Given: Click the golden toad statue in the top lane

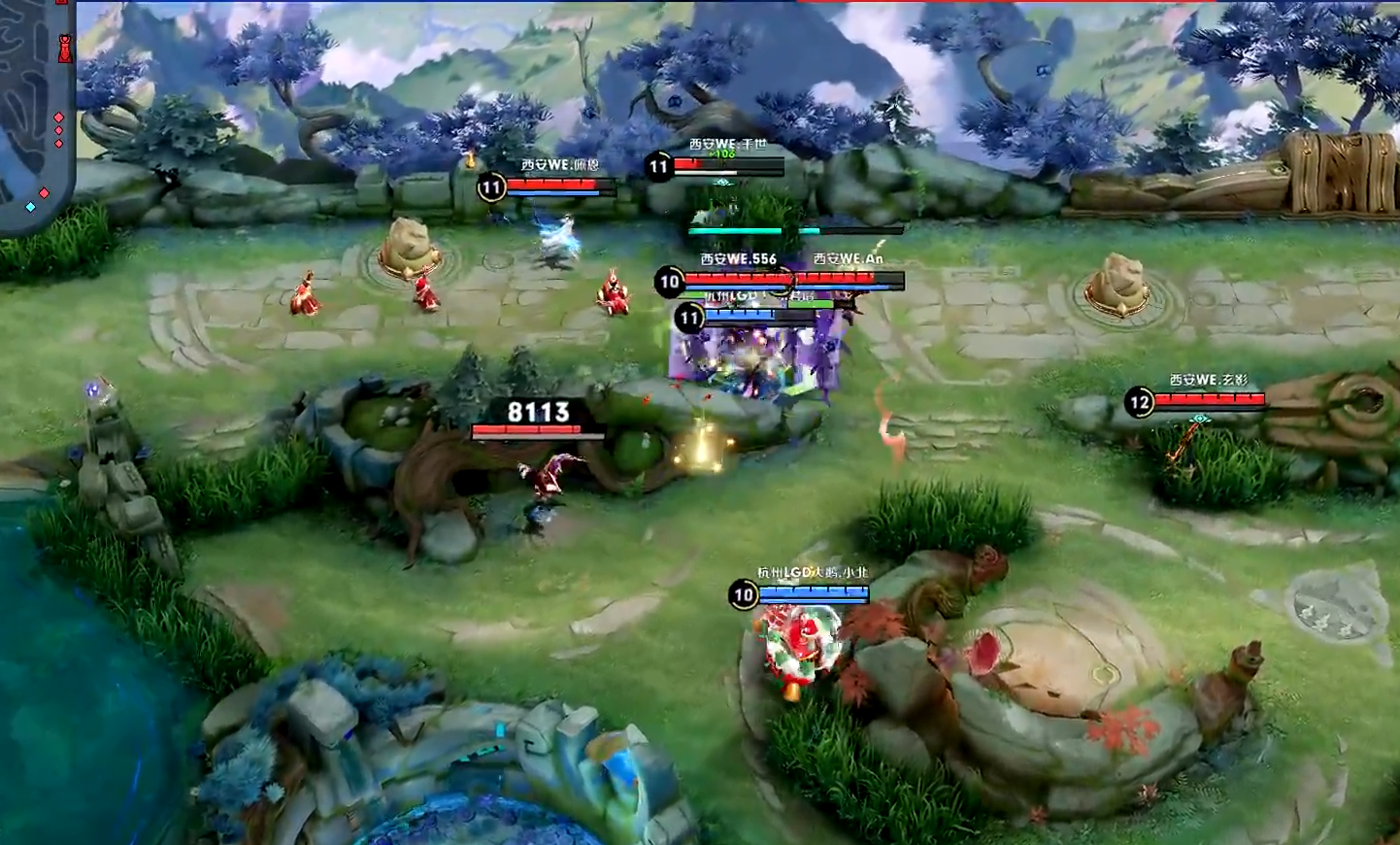Looking at the screenshot, I should pos(412,245).
